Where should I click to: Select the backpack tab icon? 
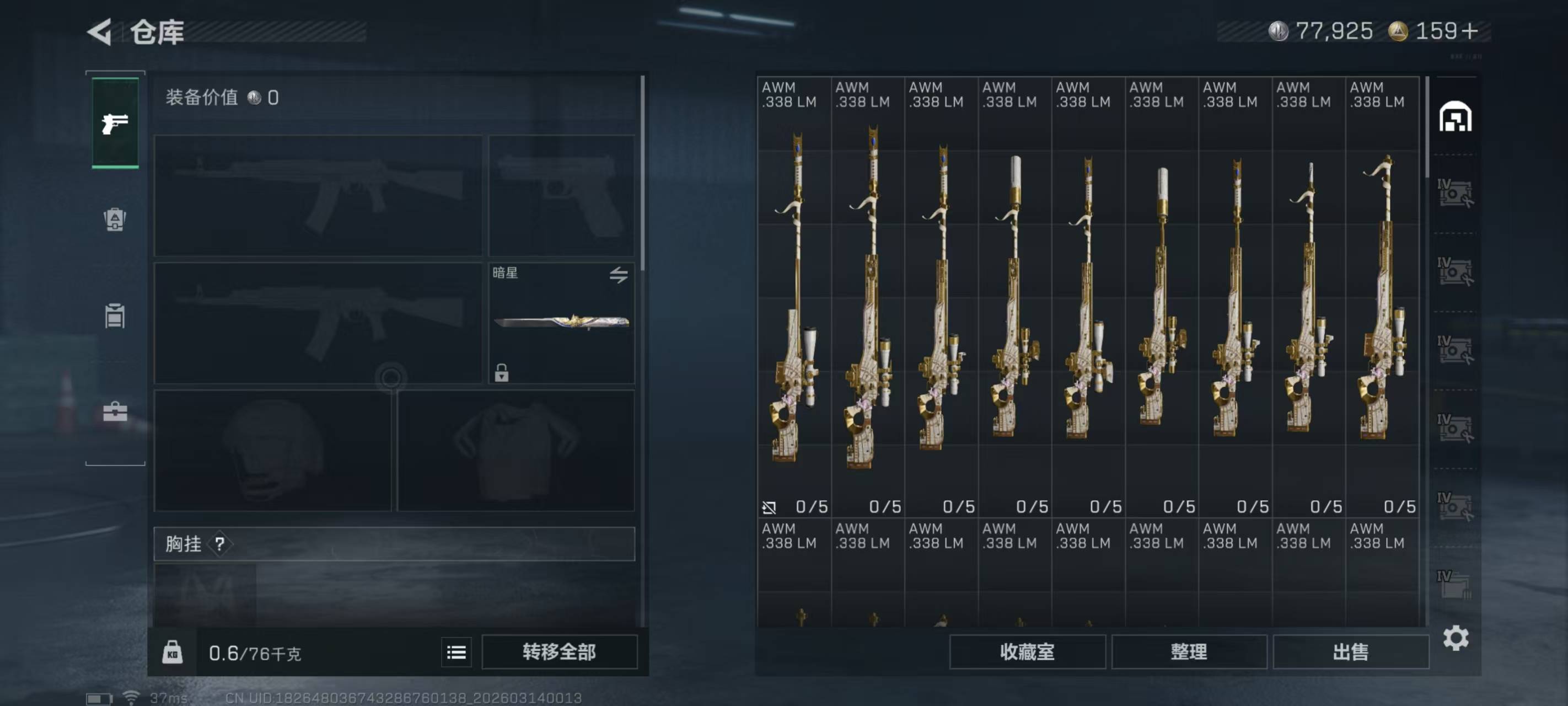pos(115,220)
